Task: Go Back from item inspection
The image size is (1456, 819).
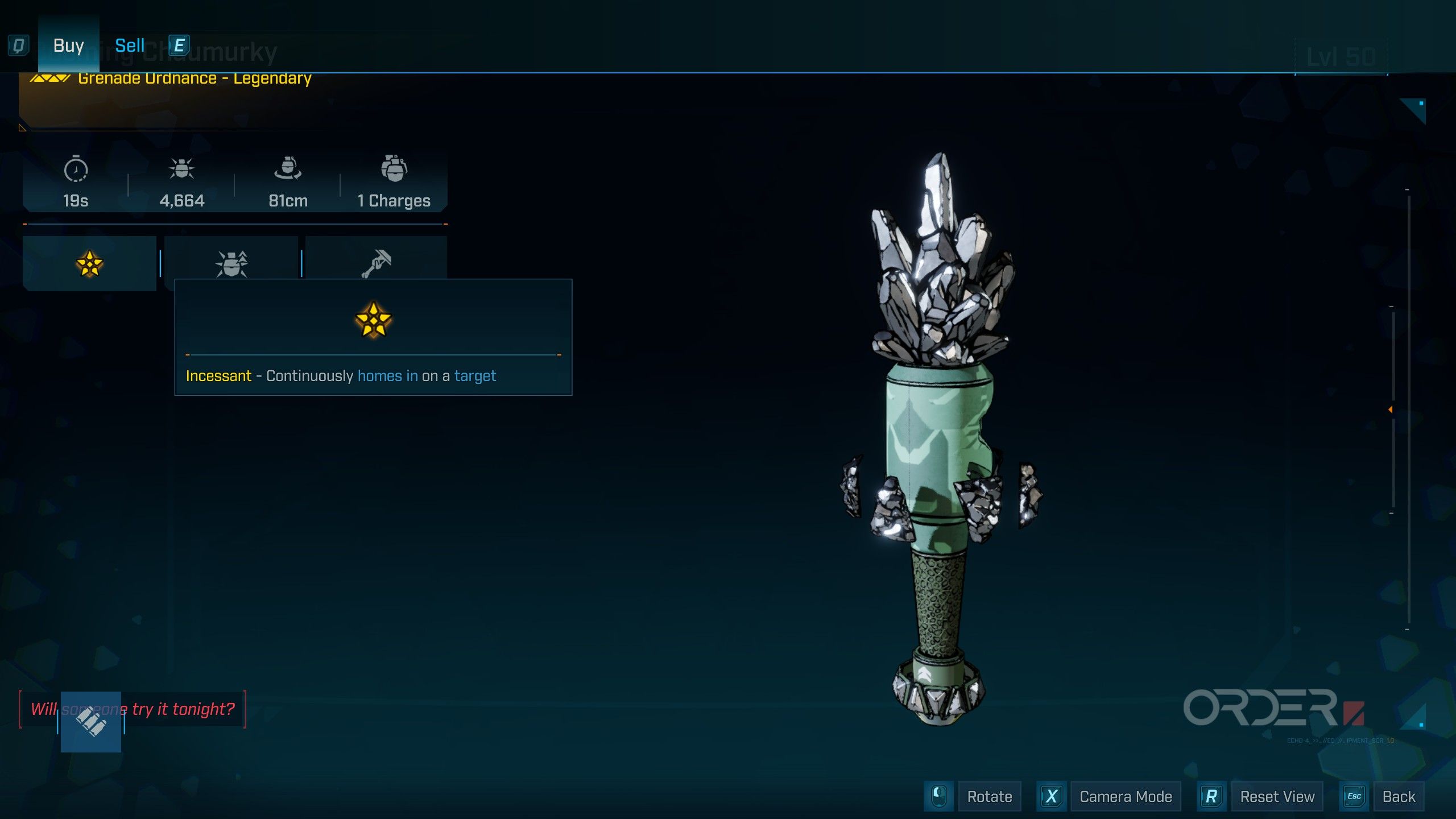Action: click(1399, 796)
